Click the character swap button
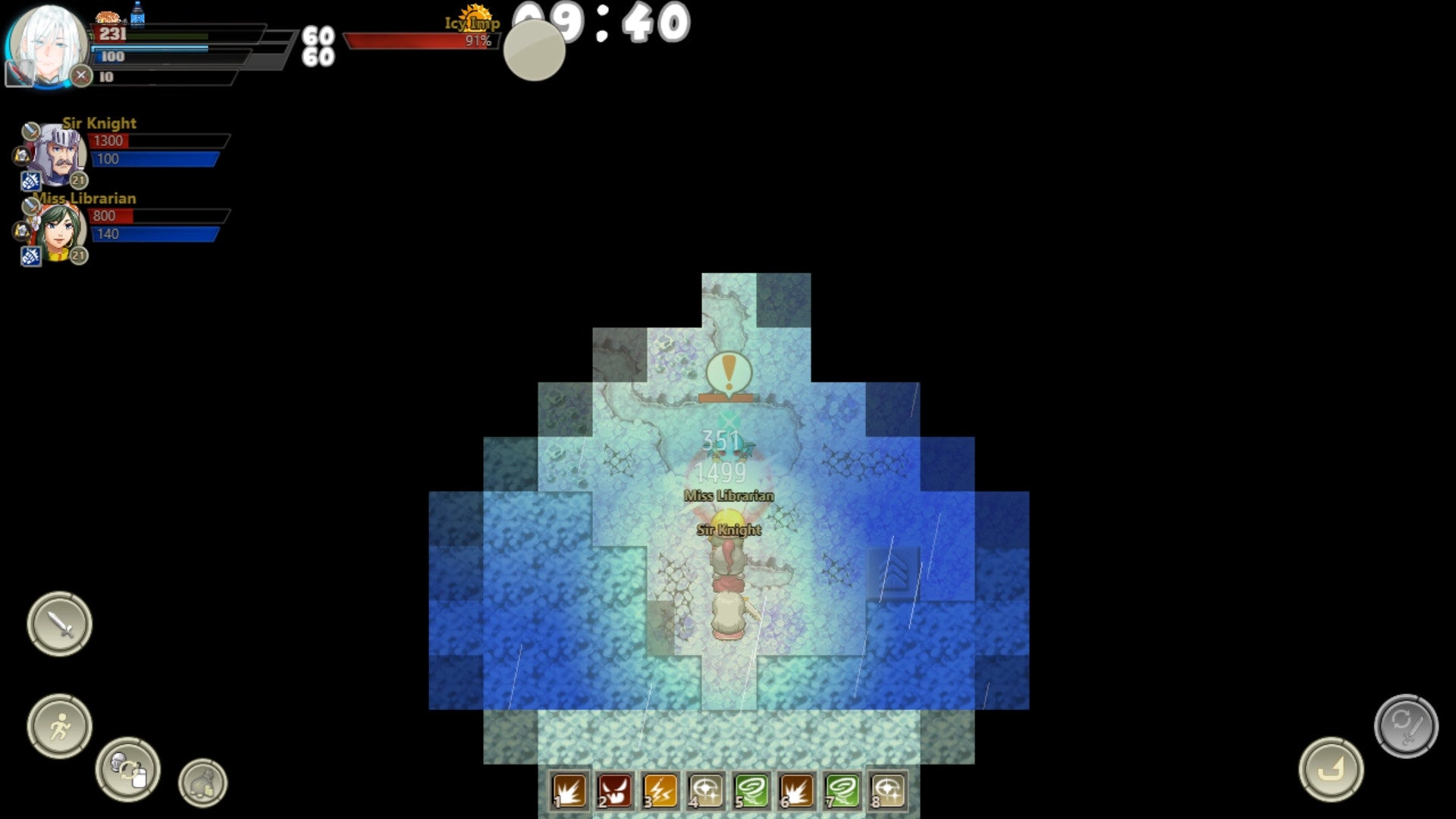The height and width of the screenshot is (819, 1456). (x=127, y=769)
